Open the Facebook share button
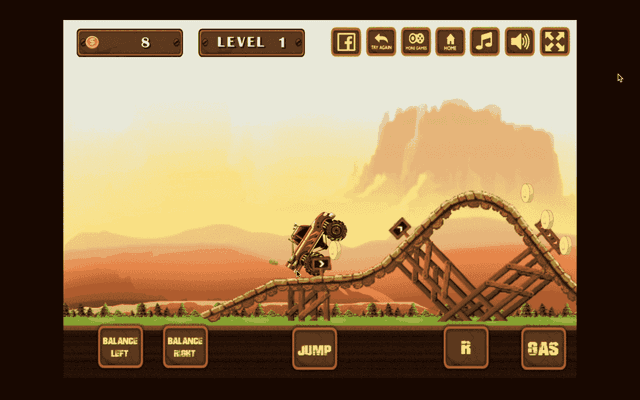The height and width of the screenshot is (400, 640). (346, 42)
